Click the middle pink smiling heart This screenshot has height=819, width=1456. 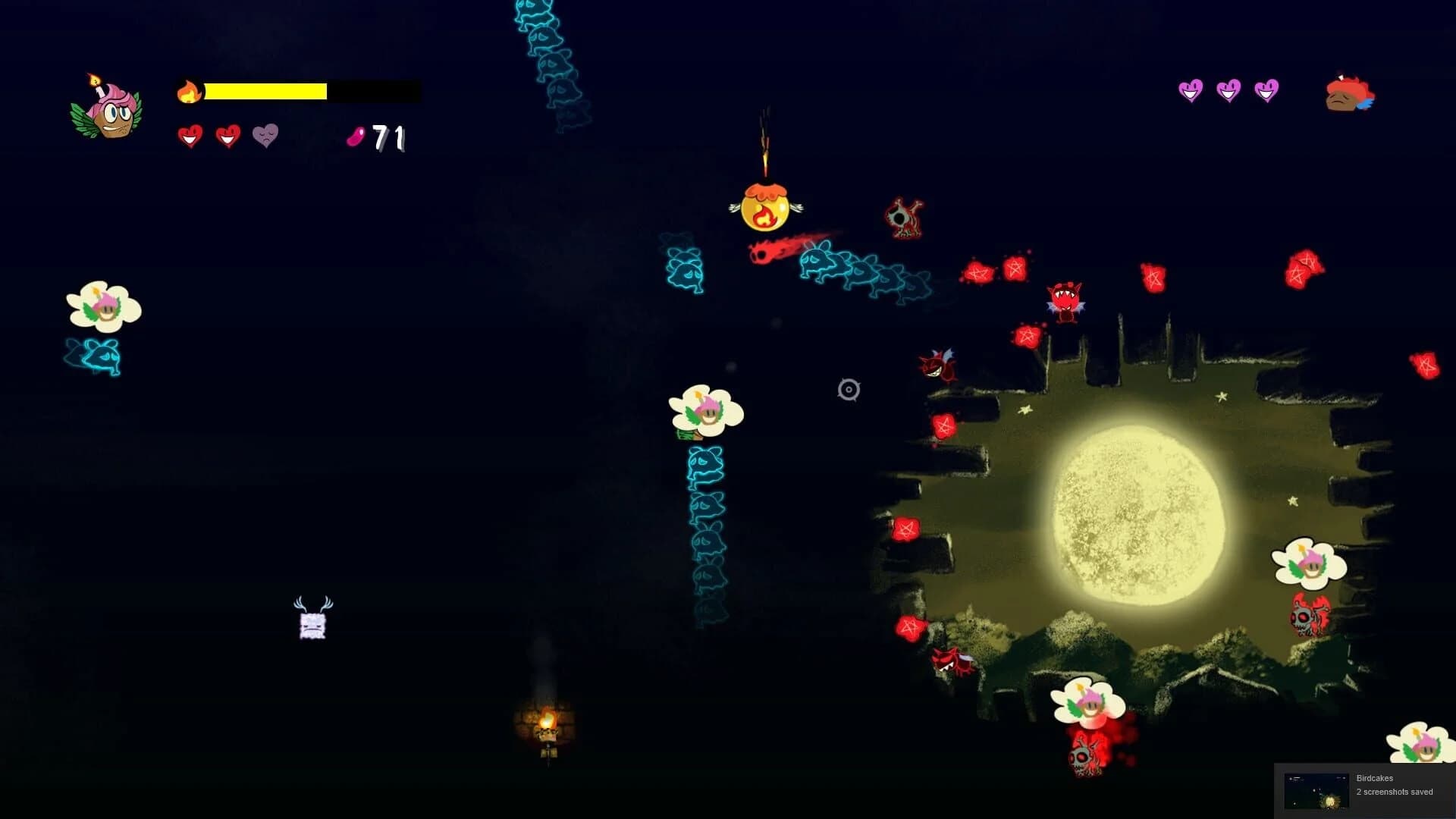pyautogui.click(x=1228, y=89)
